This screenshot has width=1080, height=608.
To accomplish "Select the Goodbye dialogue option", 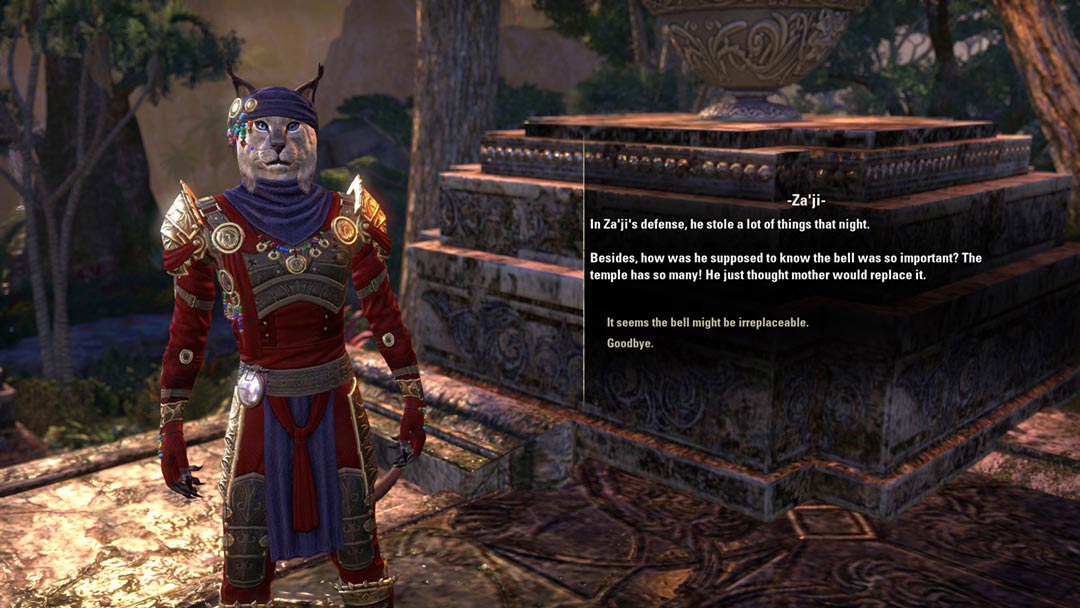I will (x=630, y=343).
